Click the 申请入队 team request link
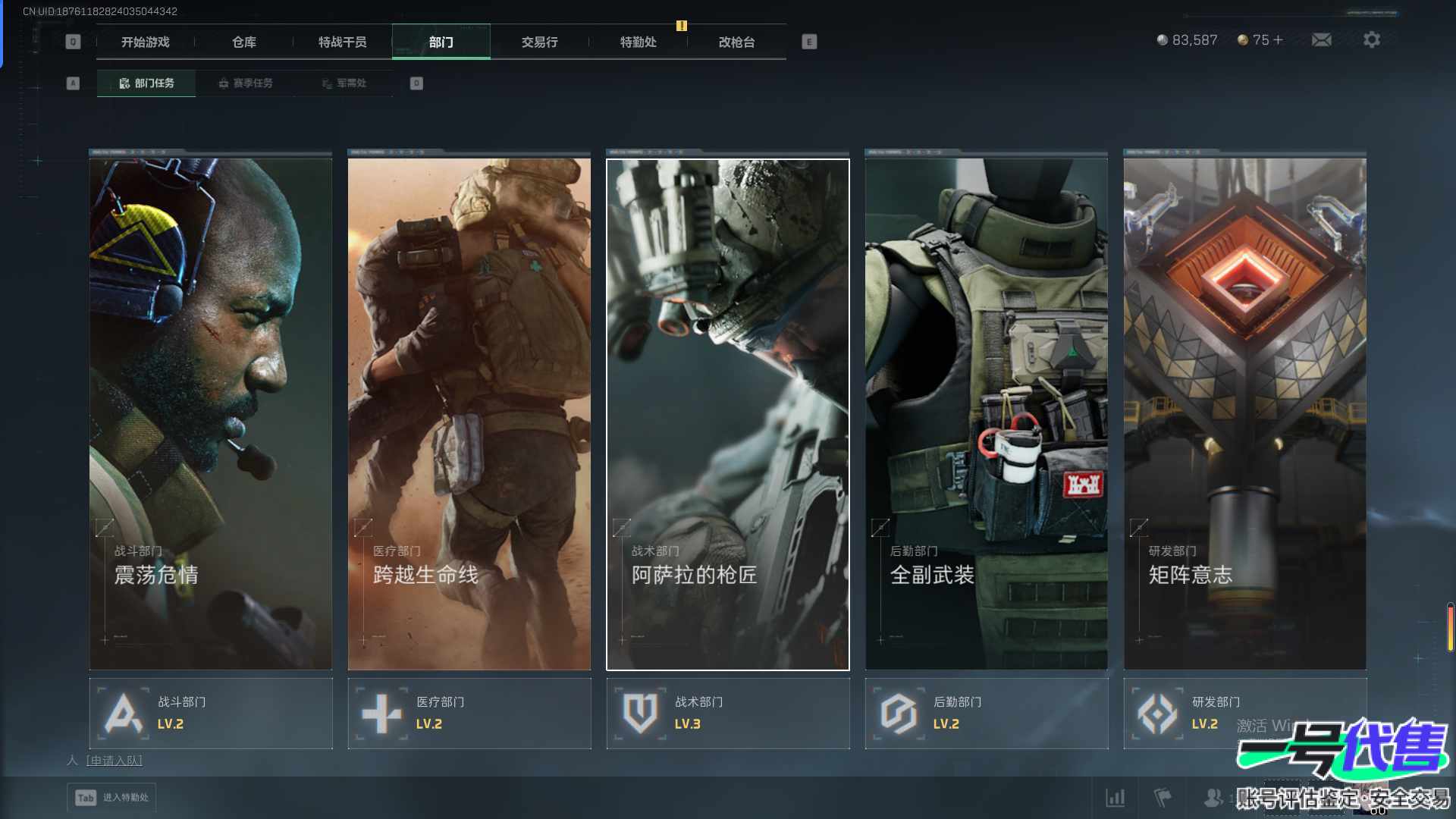This screenshot has width=1456, height=819. (115, 761)
